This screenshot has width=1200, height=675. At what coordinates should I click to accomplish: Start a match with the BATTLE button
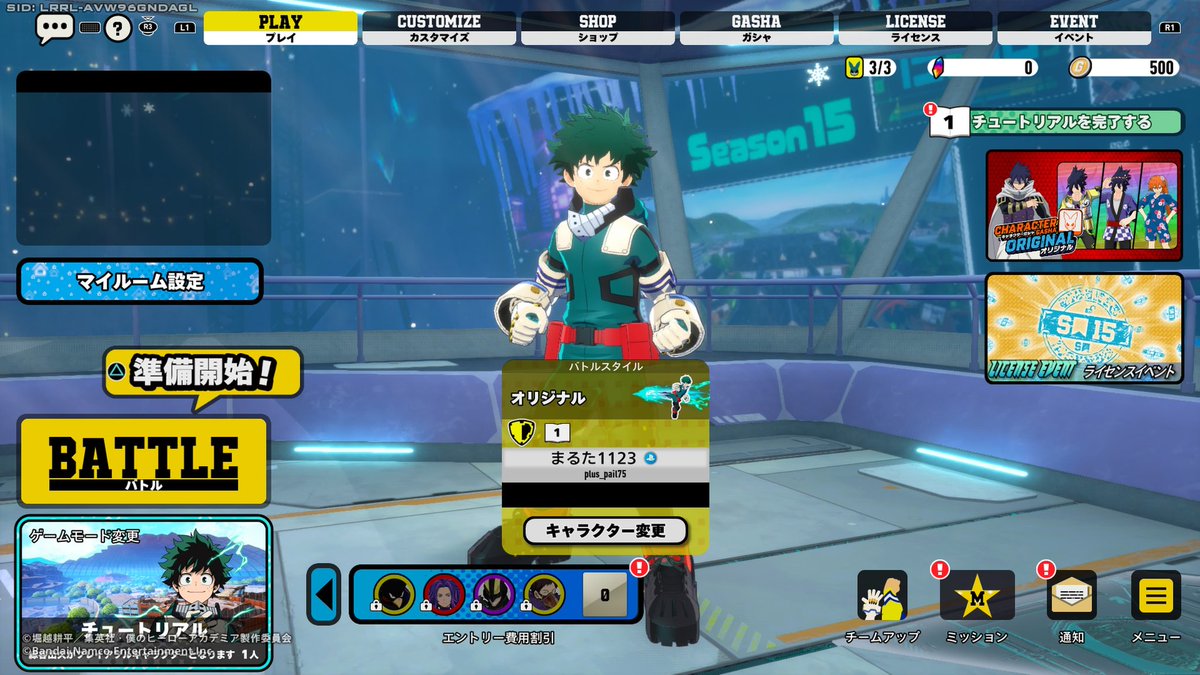(x=143, y=461)
